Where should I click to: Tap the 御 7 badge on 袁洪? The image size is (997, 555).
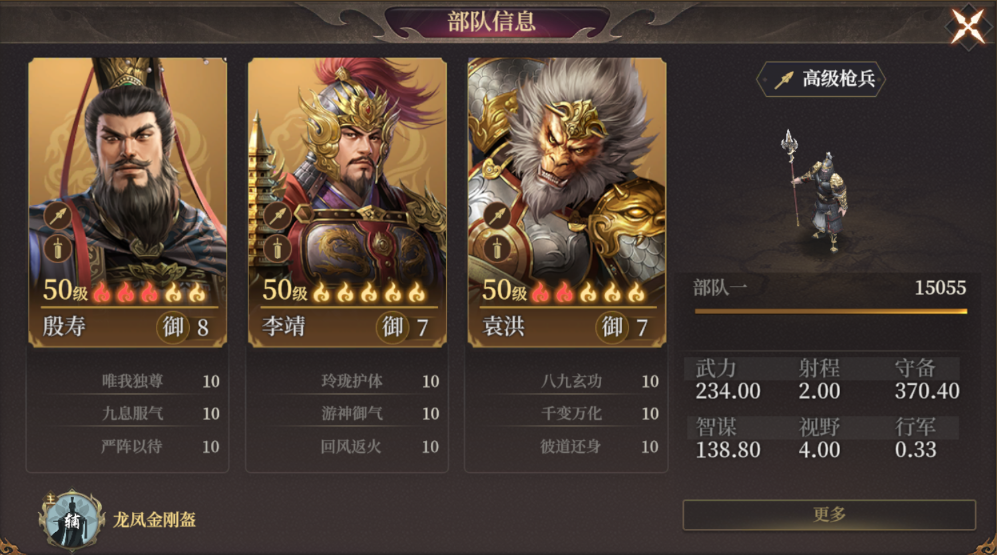[x=625, y=326]
